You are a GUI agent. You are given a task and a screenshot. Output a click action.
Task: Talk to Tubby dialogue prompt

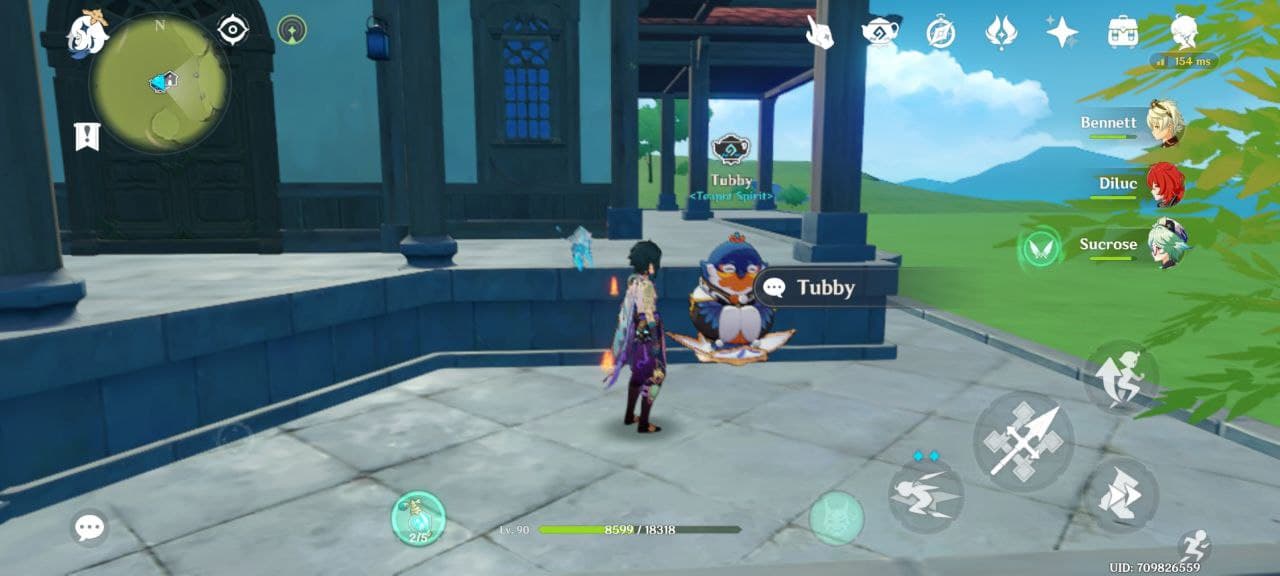tap(823, 288)
